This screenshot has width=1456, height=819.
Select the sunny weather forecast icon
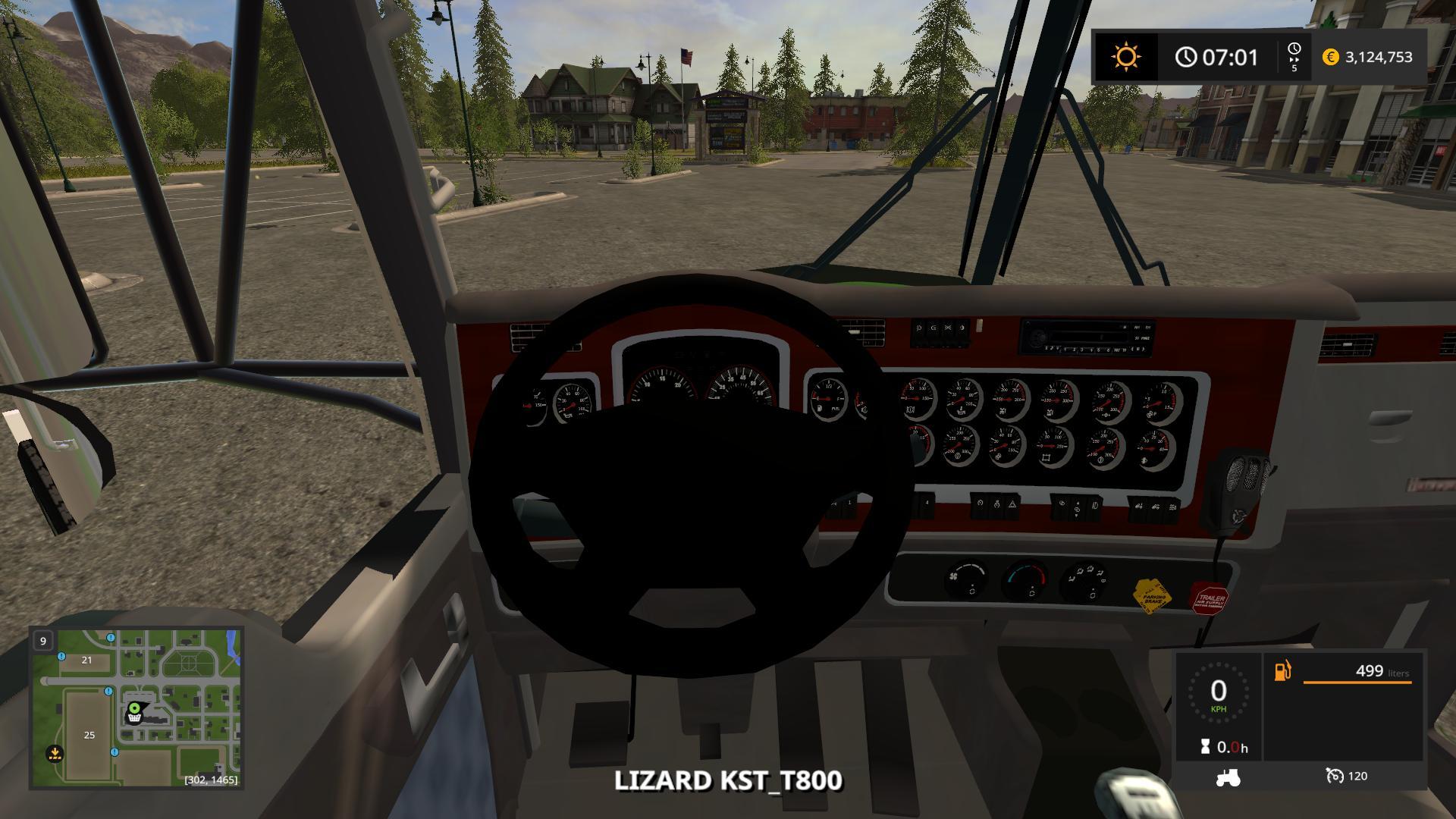[x=1125, y=57]
